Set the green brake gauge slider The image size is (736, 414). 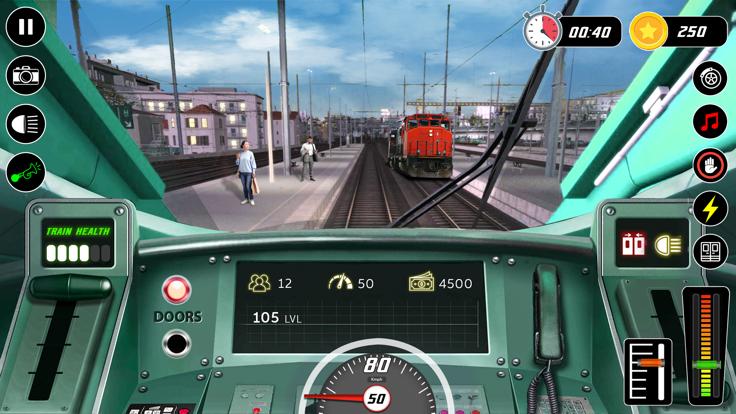706,363
